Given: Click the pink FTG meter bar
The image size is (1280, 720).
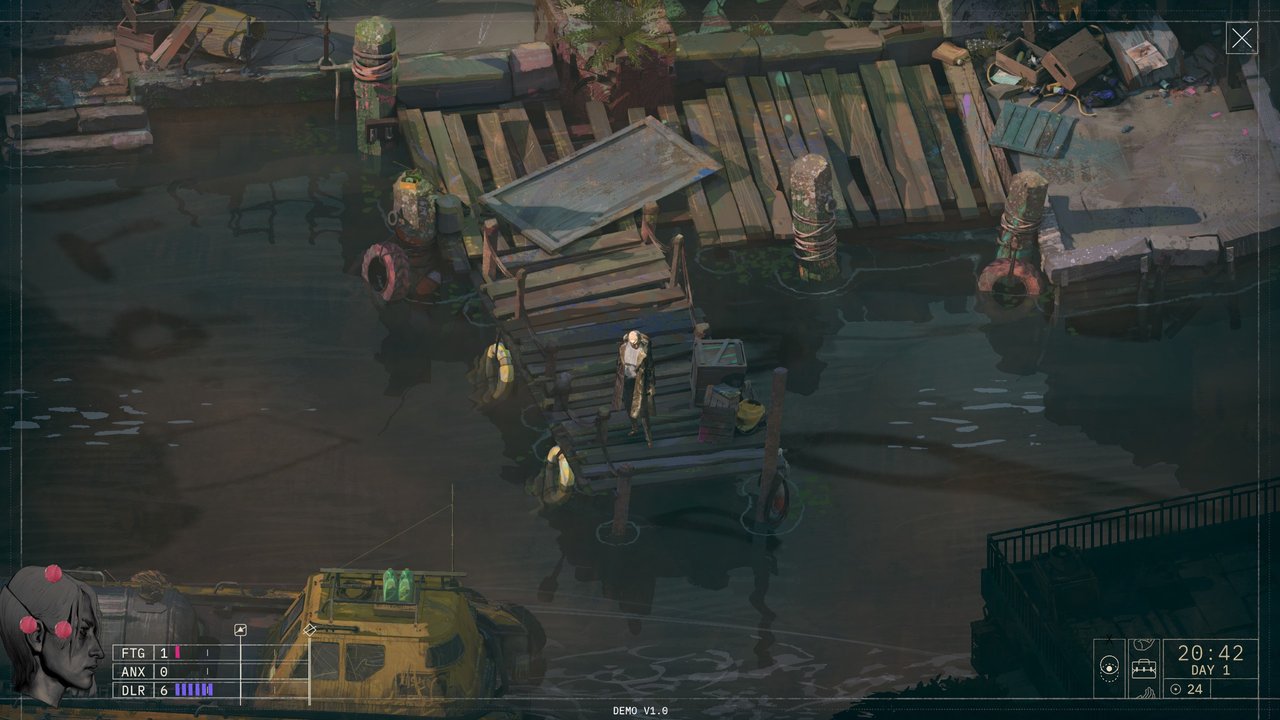Looking at the screenshot, I should coord(177,652).
